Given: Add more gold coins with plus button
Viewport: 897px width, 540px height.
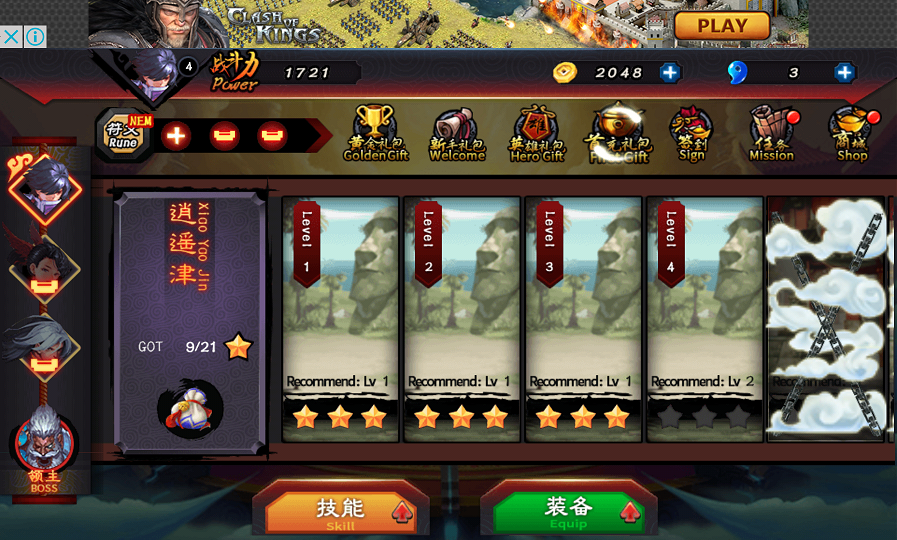Looking at the screenshot, I should [670, 72].
